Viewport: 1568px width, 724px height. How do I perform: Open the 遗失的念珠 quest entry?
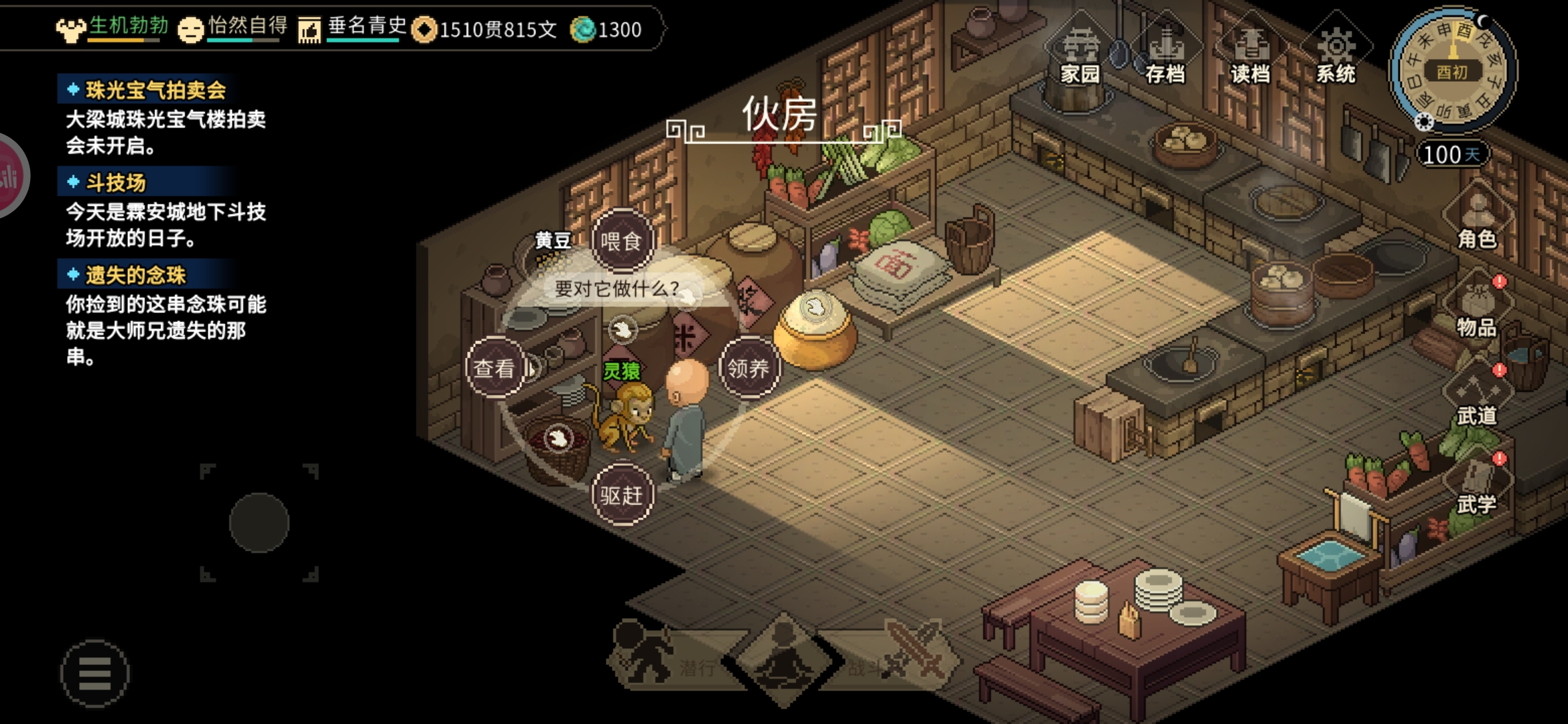[135, 275]
